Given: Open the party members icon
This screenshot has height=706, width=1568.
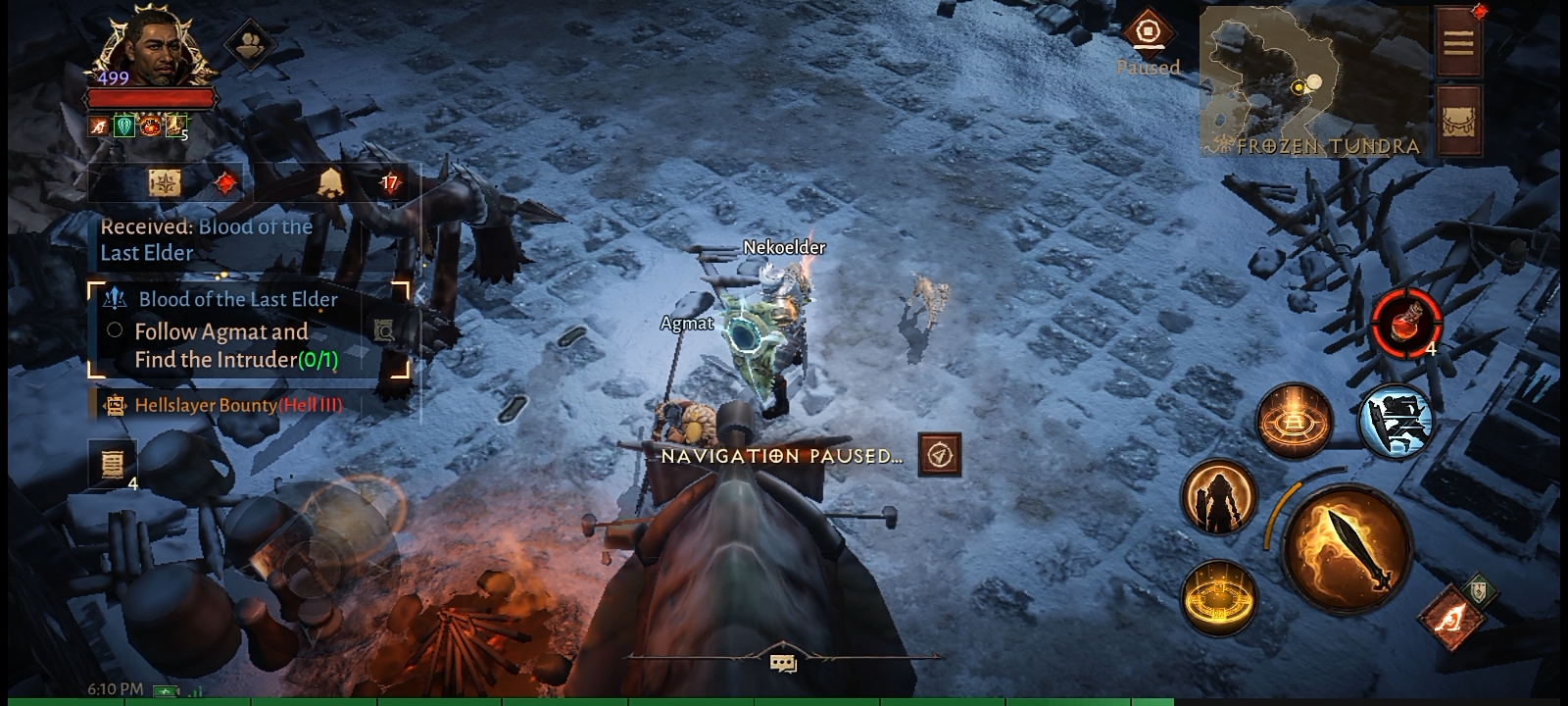Looking at the screenshot, I should coord(250,43).
